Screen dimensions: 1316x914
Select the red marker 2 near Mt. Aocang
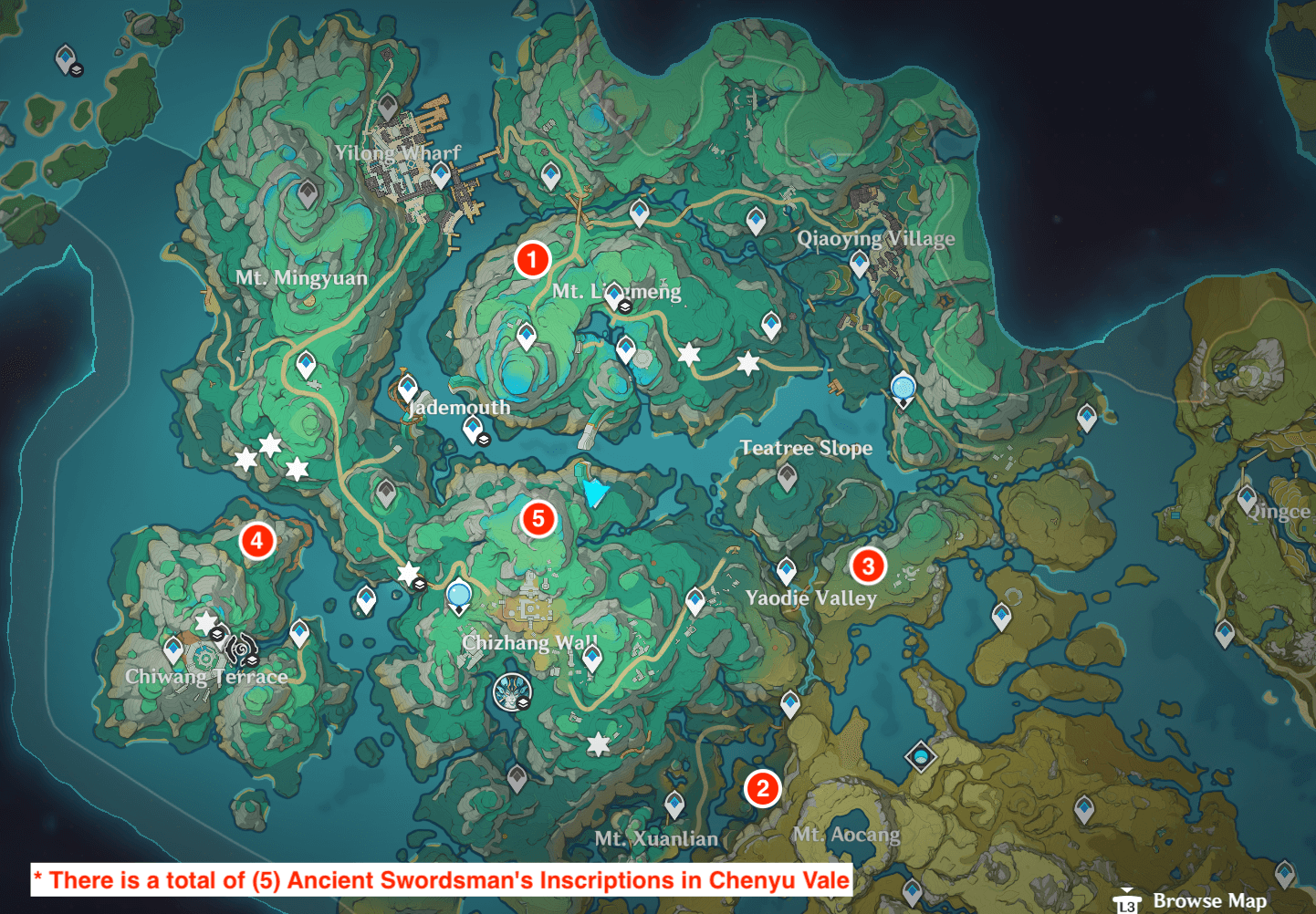762,788
